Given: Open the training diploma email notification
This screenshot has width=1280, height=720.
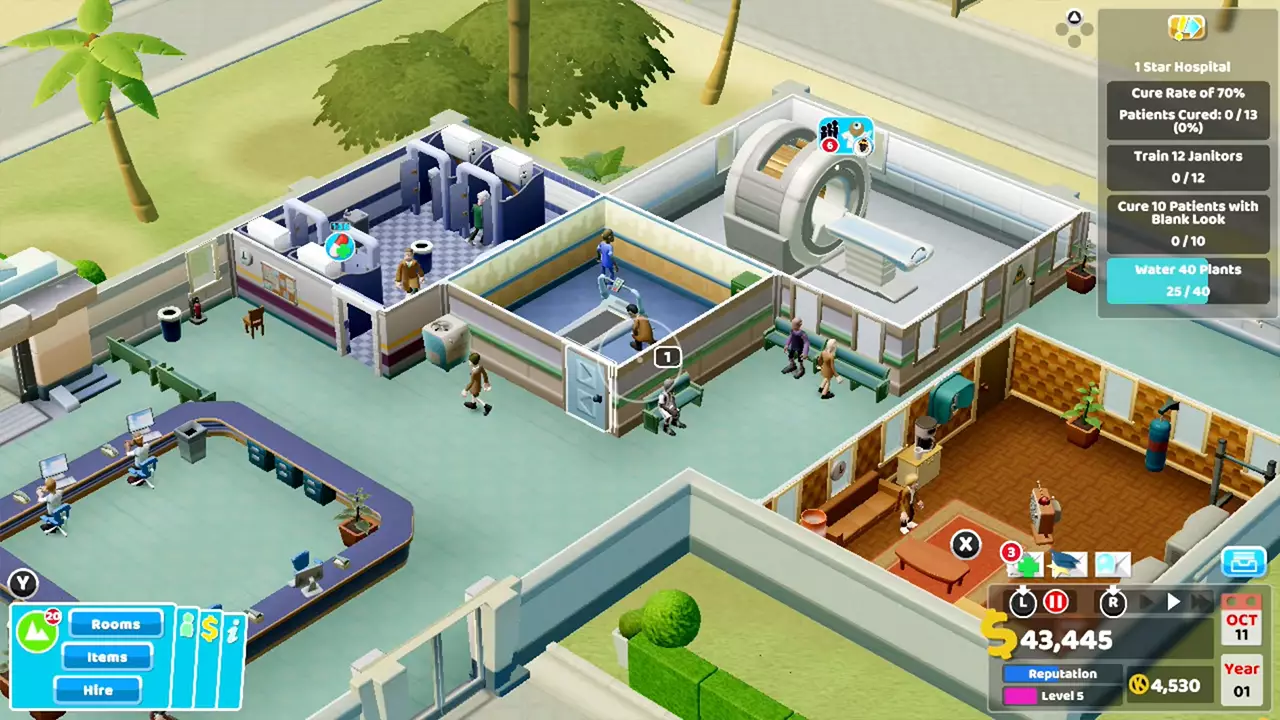Looking at the screenshot, I should (x=1068, y=565).
